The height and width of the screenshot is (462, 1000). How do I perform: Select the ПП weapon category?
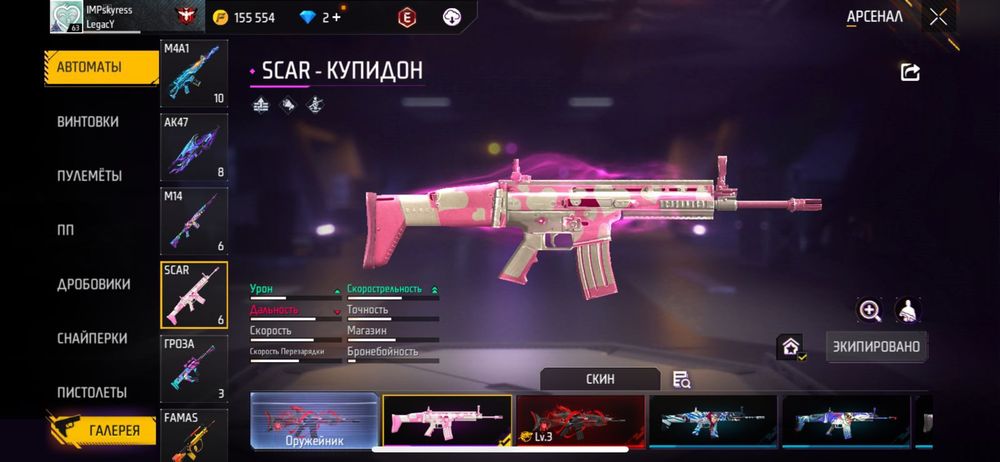66,230
